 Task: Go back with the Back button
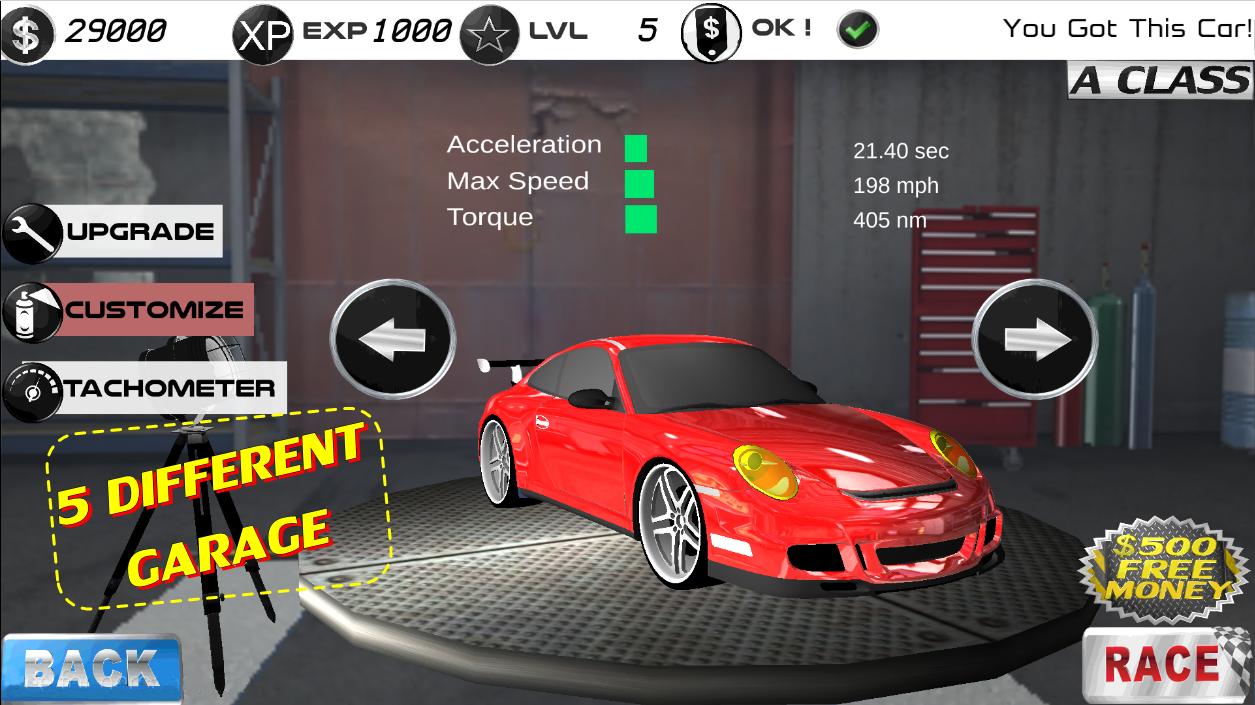[91, 668]
